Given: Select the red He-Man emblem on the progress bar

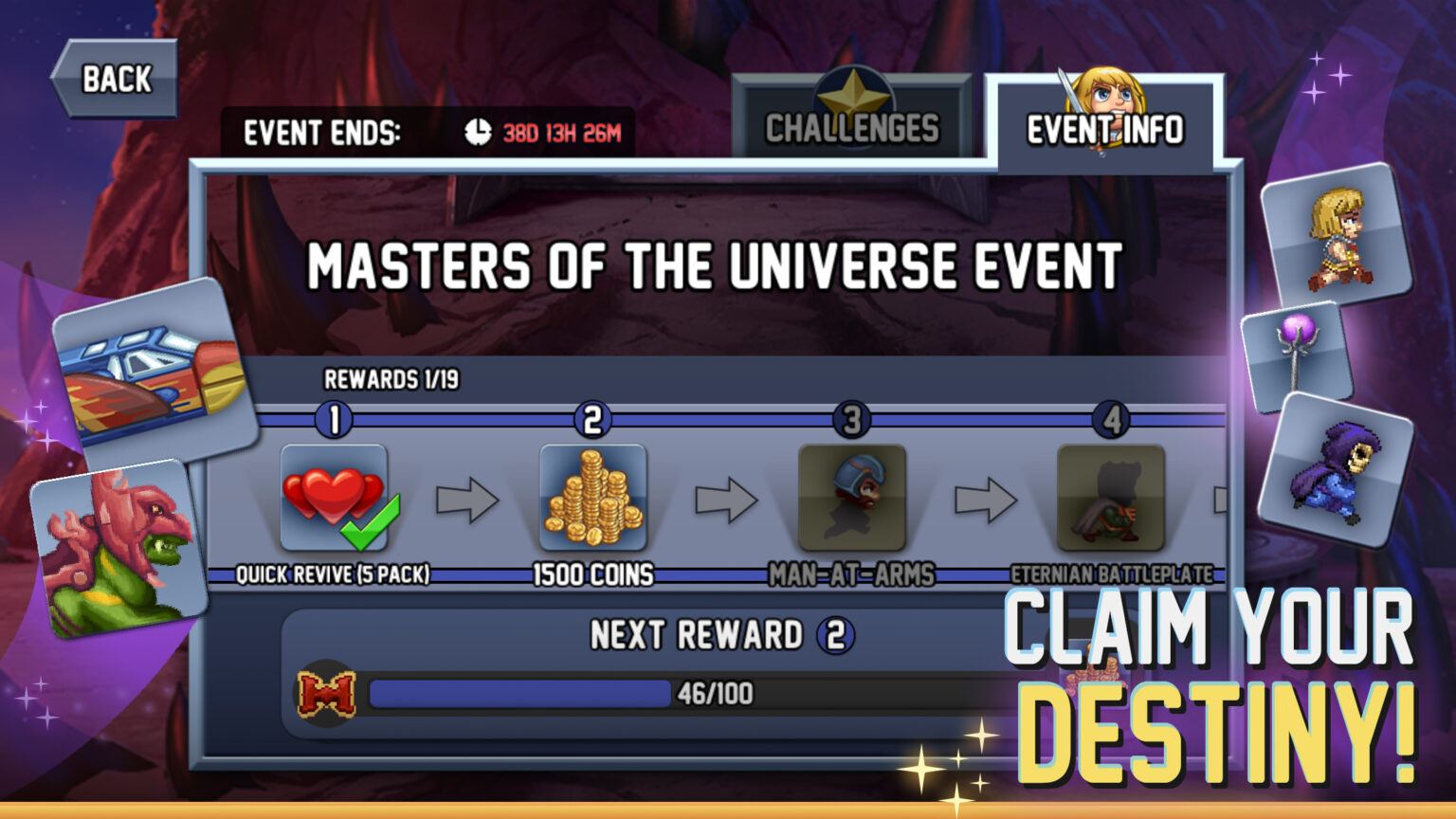Looking at the screenshot, I should [x=329, y=693].
